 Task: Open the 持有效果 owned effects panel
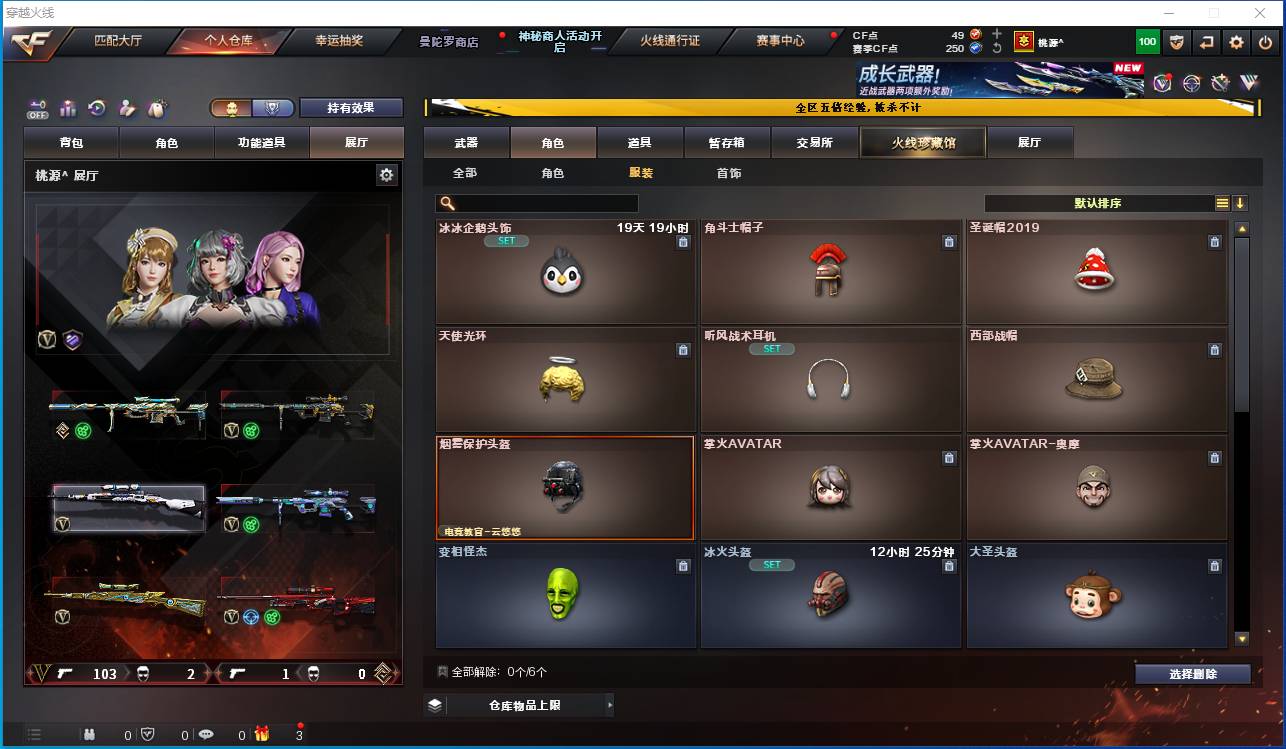click(351, 108)
